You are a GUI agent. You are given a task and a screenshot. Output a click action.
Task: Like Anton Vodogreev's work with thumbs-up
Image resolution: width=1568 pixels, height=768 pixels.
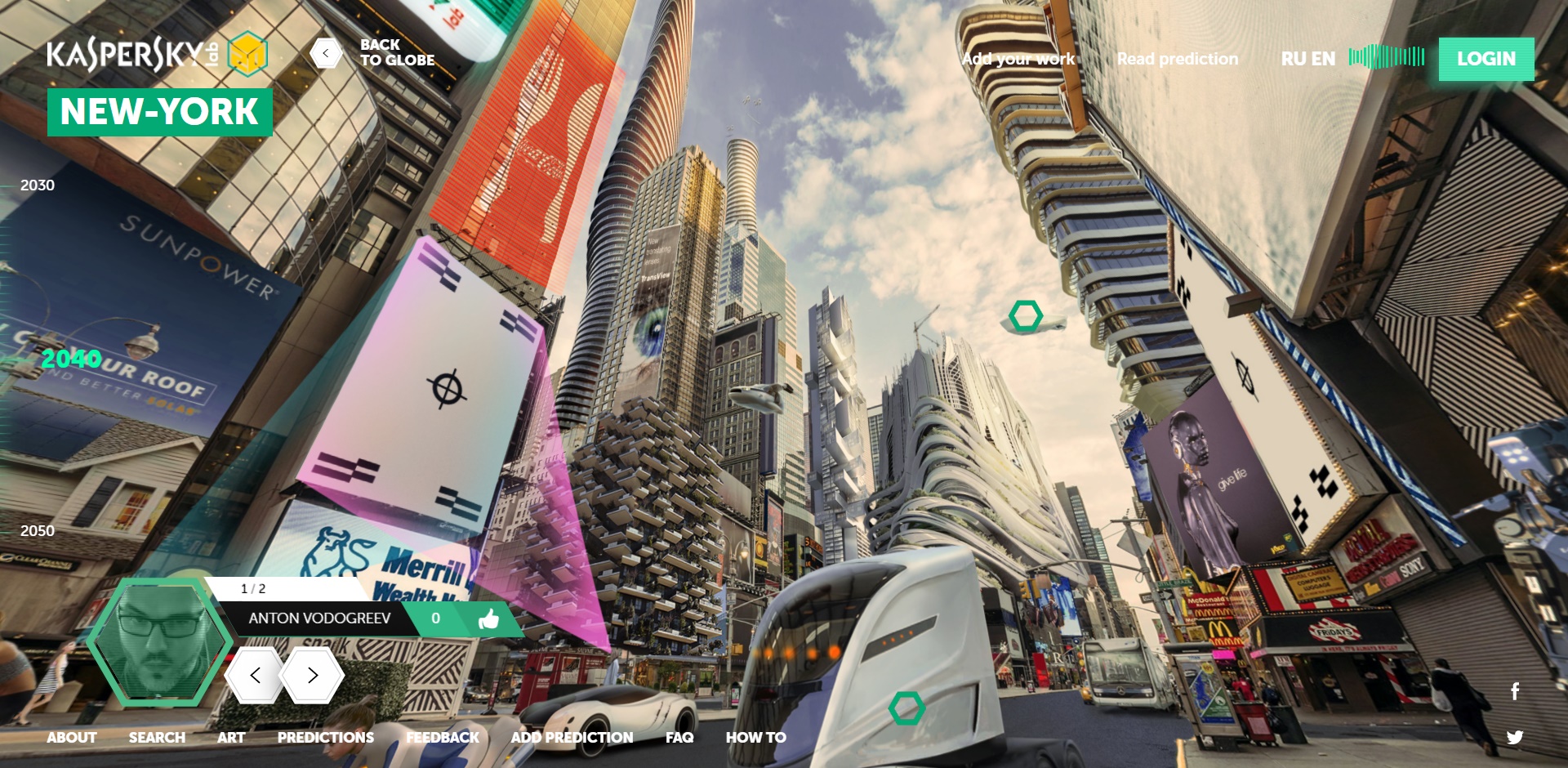click(488, 619)
